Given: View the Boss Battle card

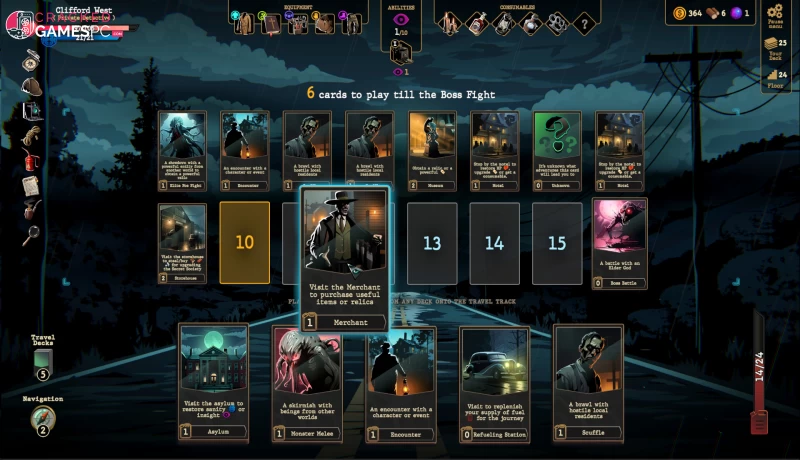Looking at the screenshot, I should (x=619, y=242).
